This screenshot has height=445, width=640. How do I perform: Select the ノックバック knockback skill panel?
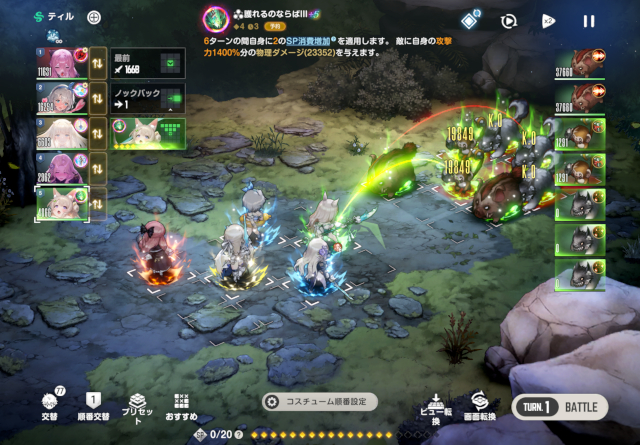(x=146, y=97)
